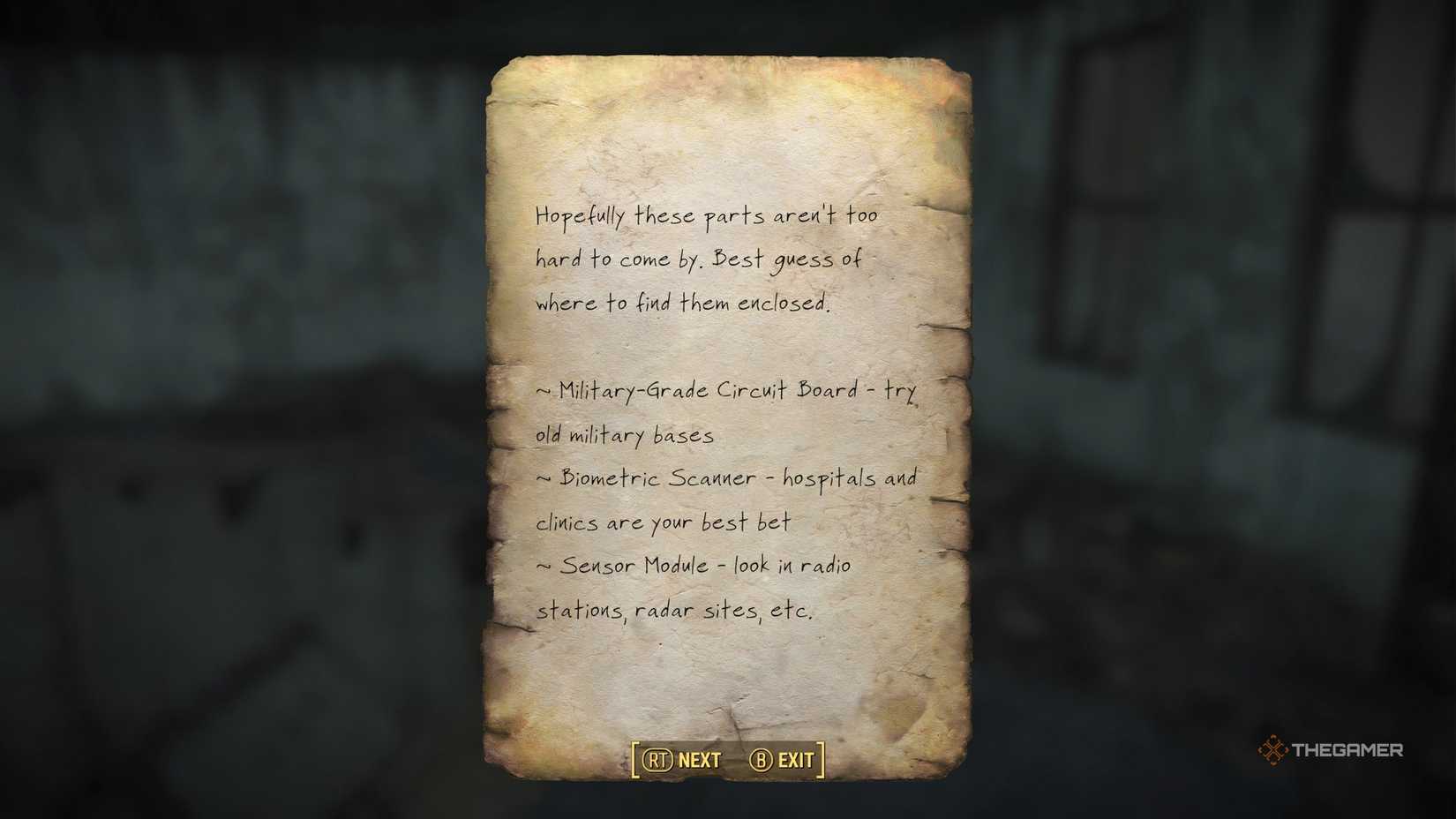Viewport: 1456px width, 819px height.
Task: Click the left bracket of the prompt bar
Action: (x=634, y=758)
